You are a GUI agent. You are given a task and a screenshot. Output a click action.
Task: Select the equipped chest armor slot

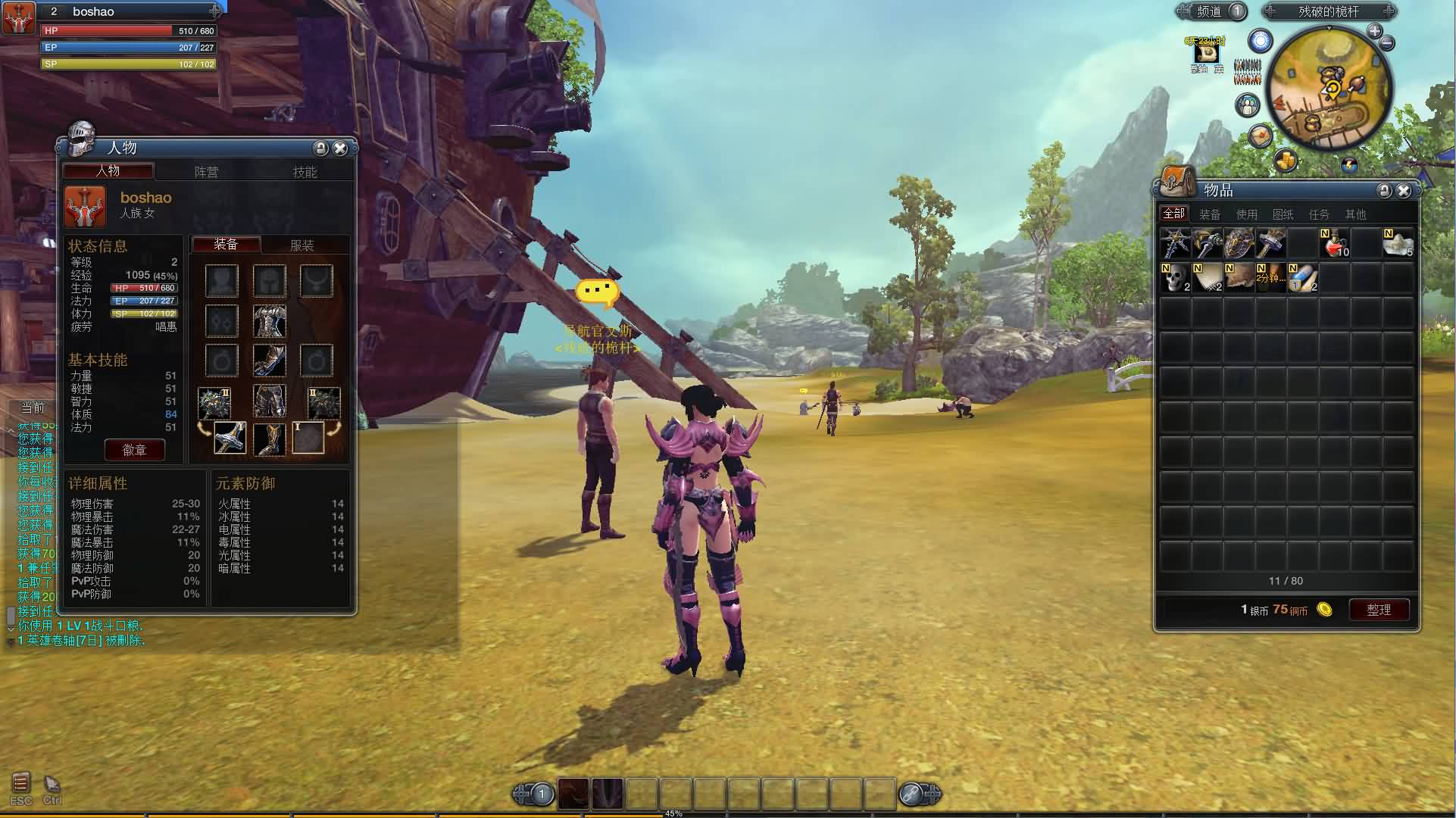(269, 321)
